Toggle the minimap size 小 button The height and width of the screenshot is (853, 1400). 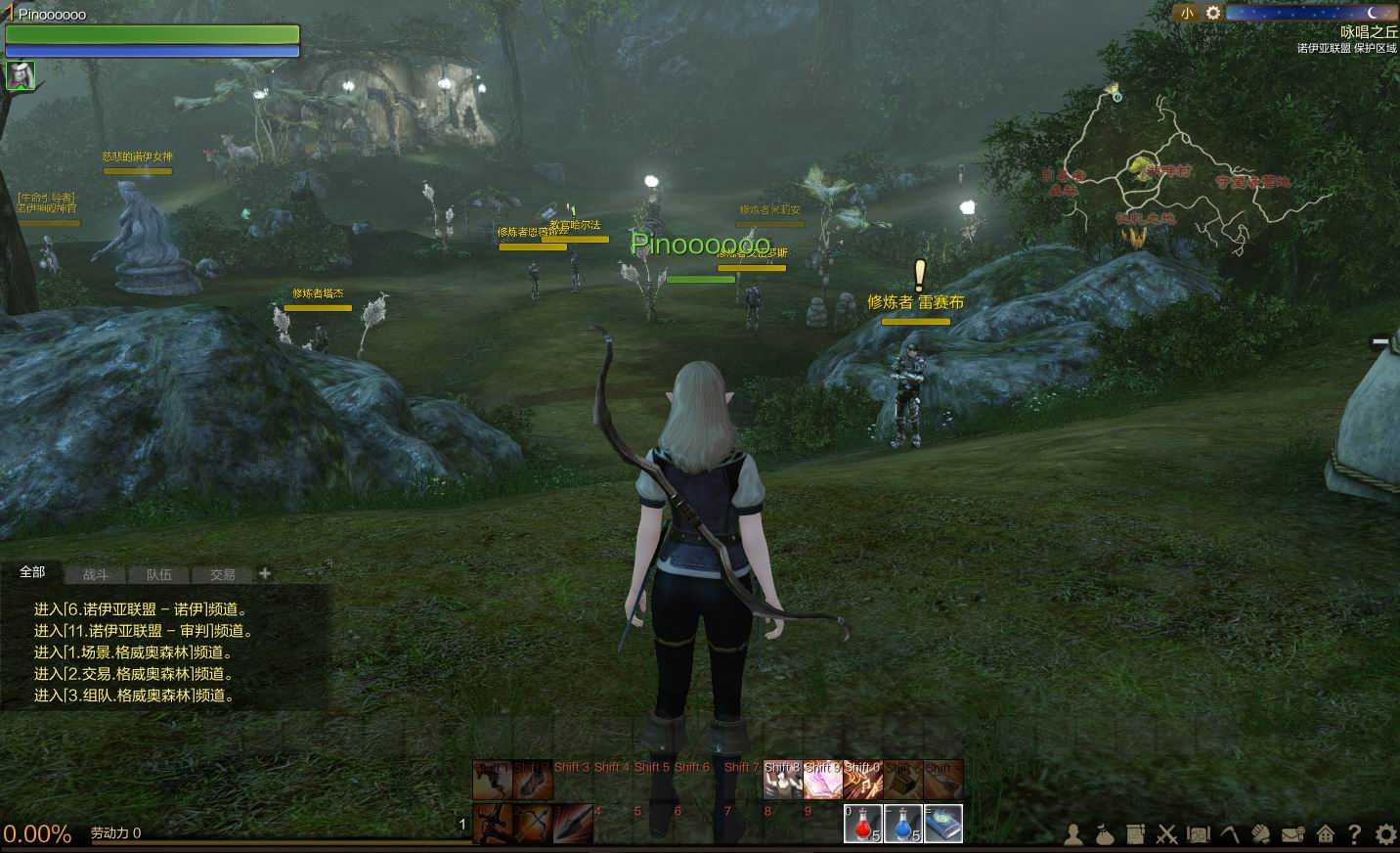pyautogui.click(x=1186, y=13)
